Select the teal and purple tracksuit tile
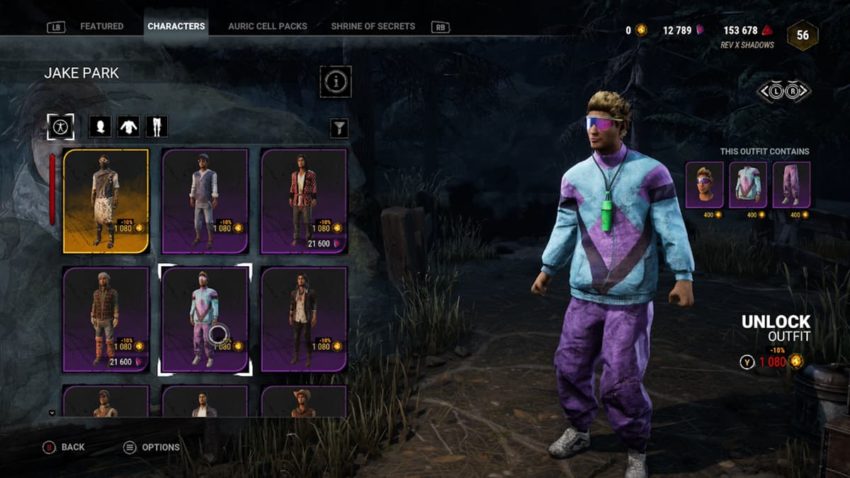The image size is (850, 478). [204, 319]
